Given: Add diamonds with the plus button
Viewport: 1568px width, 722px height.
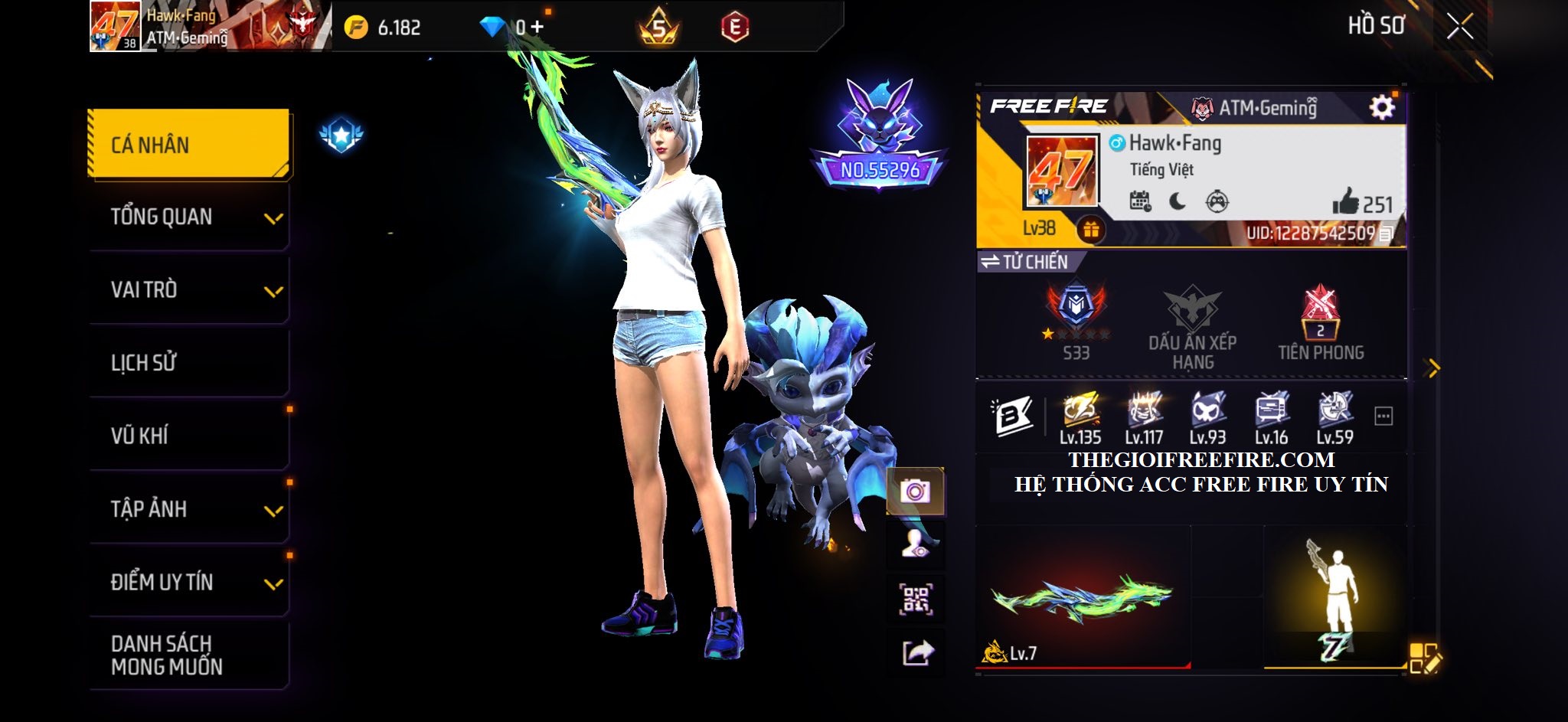Looking at the screenshot, I should point(537,28).
